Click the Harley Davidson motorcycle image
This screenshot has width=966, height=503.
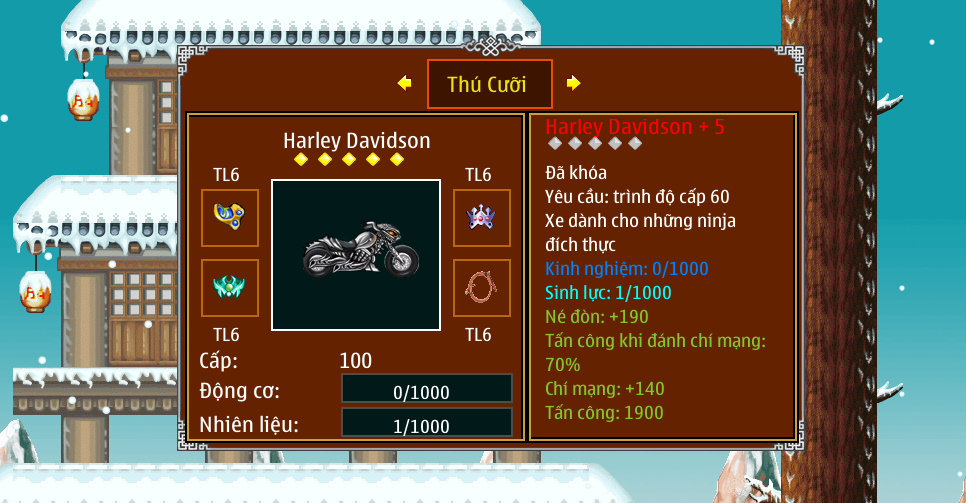point(356,255)
